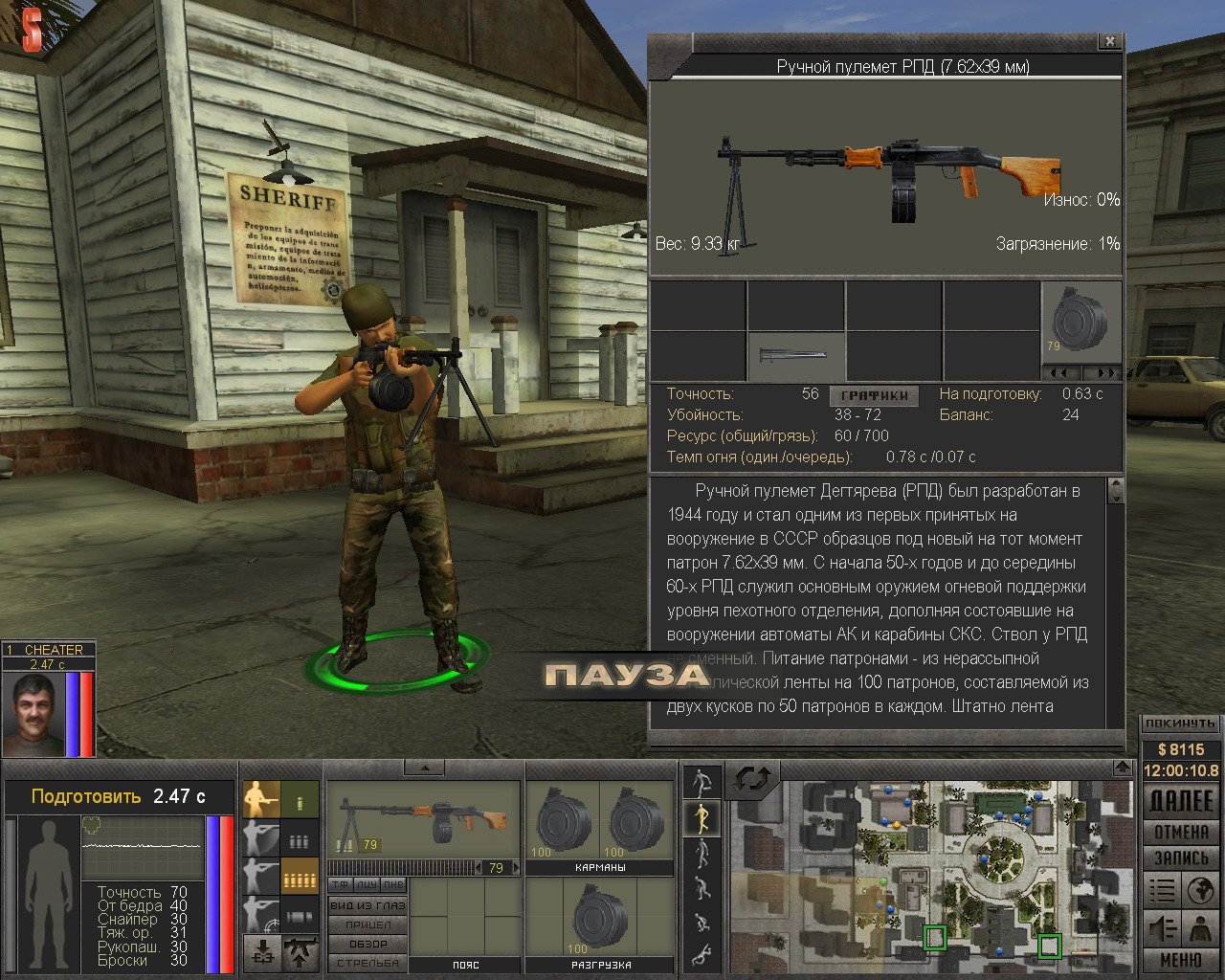1225x980 pixels.
Task: Click right arrow to increase the 79 belt counter
Action: coord(516,867)
